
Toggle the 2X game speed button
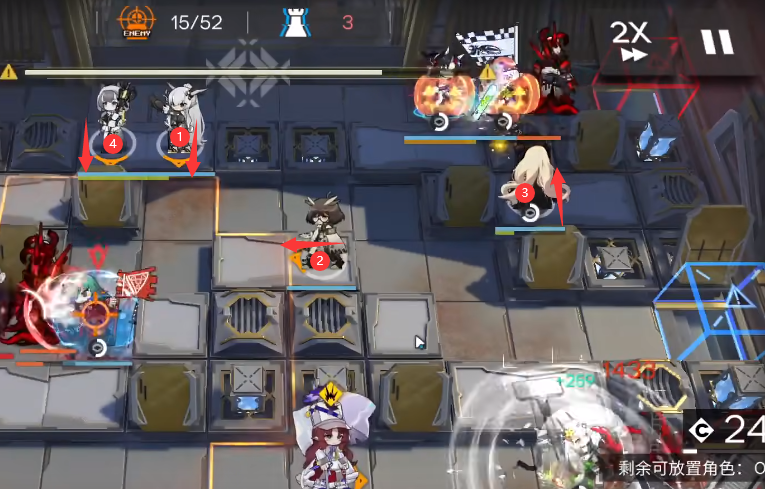pos(631,42)
